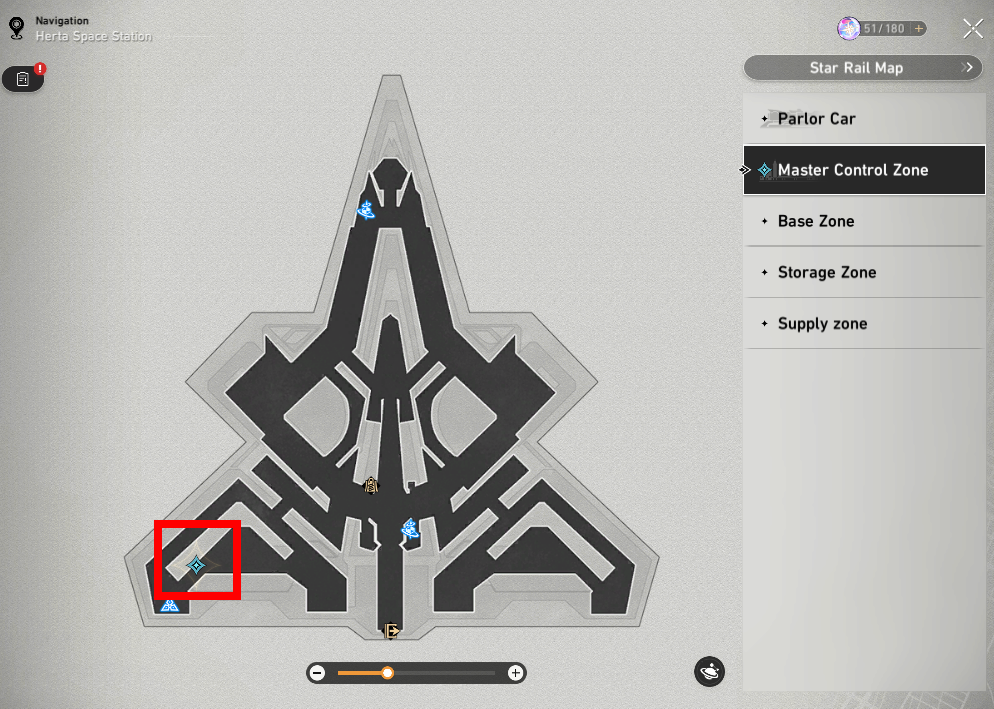The height and width of the screenshot is (709, 994).
Task: Click the map zoom-out minus button
Action: [x=318, y=673]
